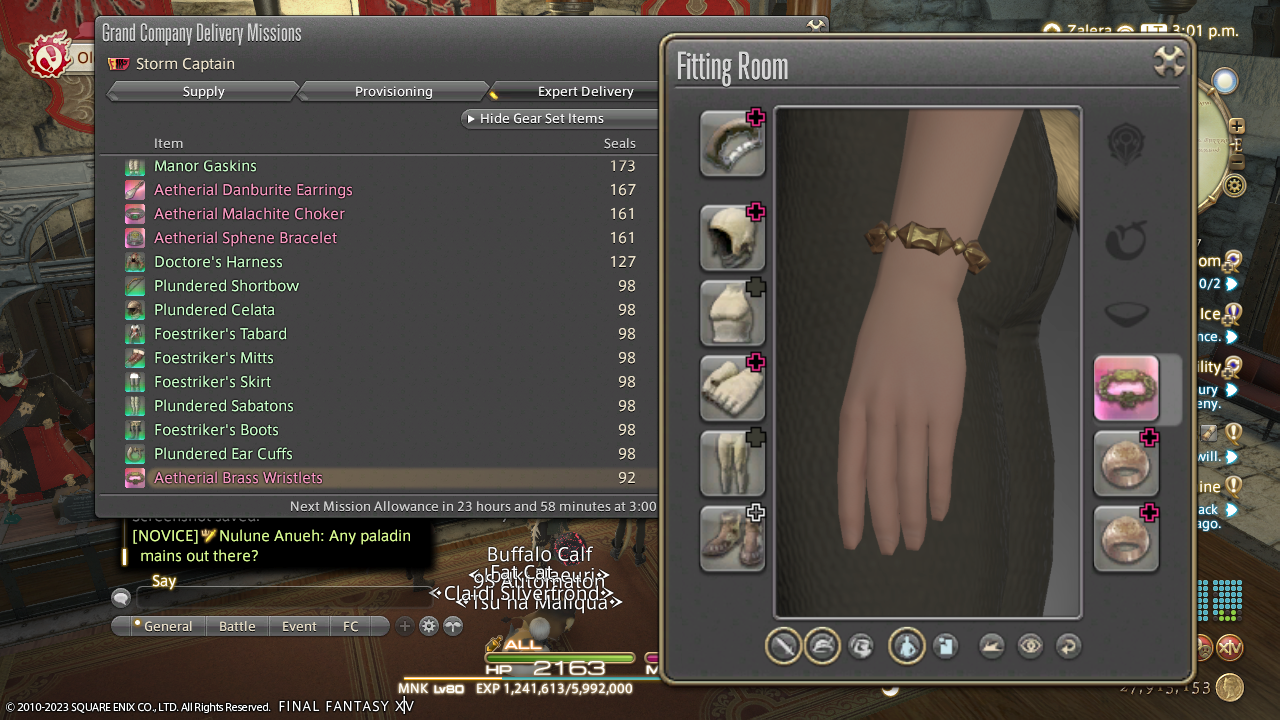Open the Provisioning tab
This screenshot has height=720, width=1280.
[x=393, y=91]
